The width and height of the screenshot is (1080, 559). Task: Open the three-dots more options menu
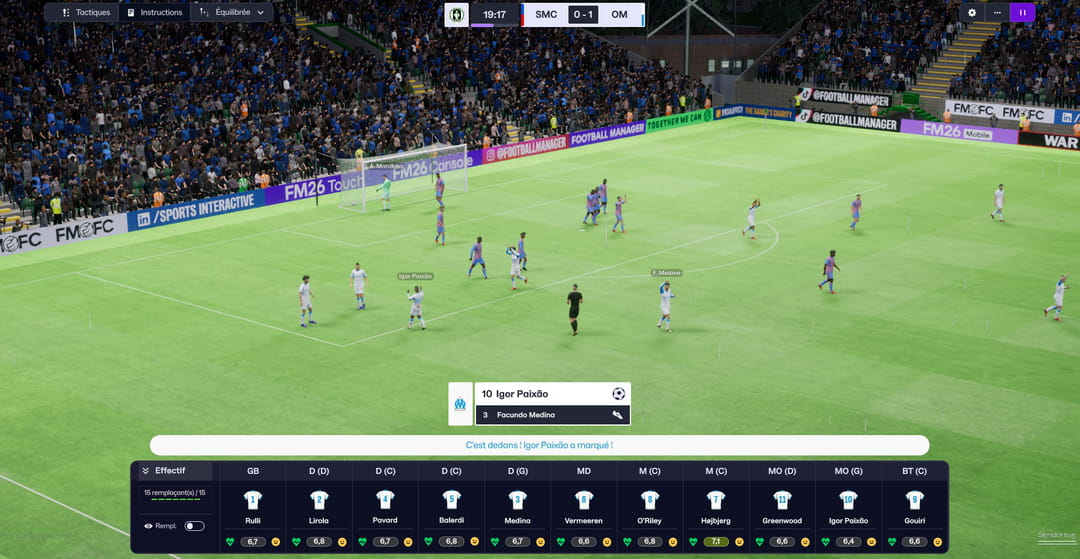pyautogui.click(x=997, y=13)
